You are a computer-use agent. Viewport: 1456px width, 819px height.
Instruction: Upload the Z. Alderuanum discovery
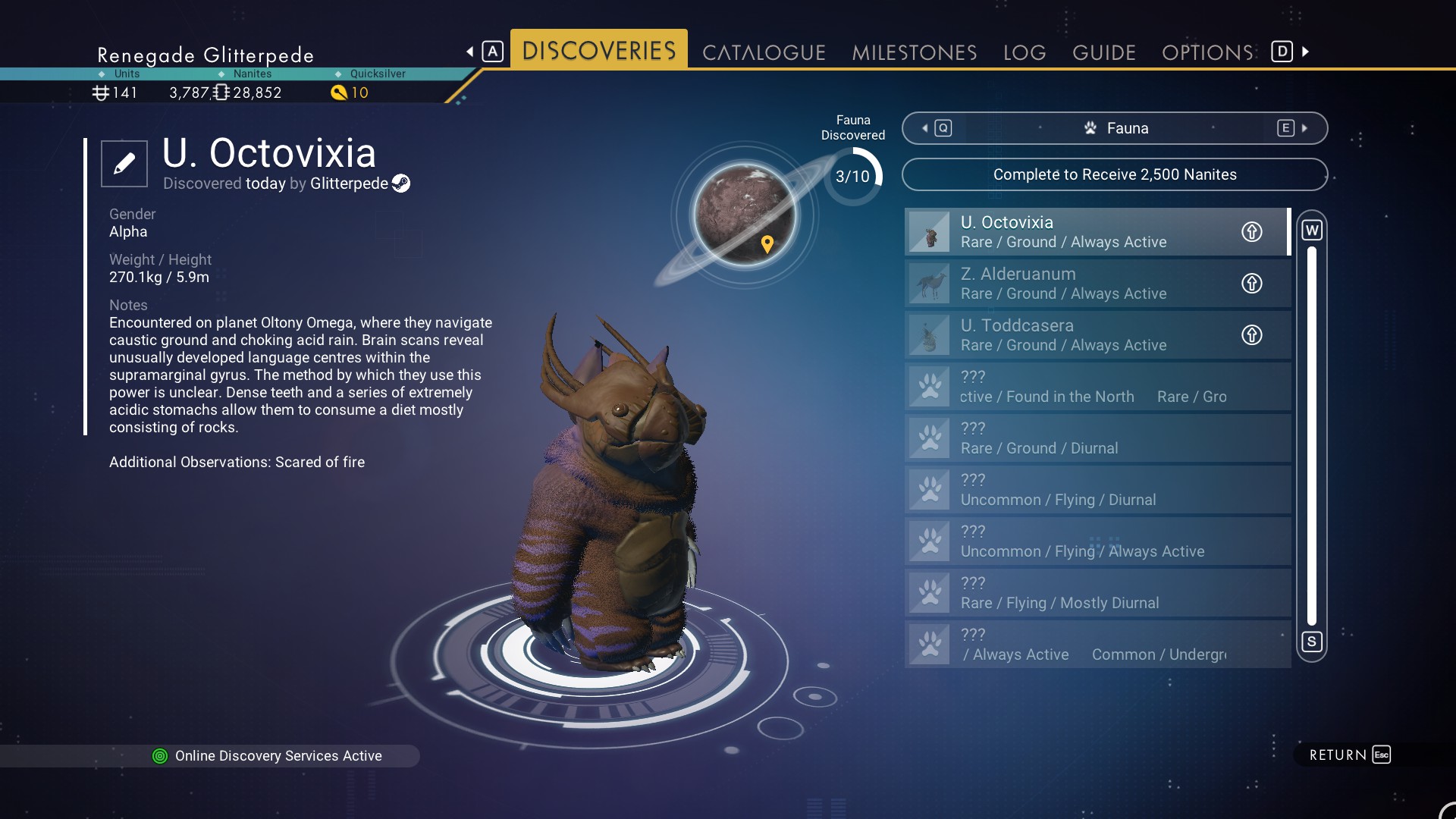(x=1251, y=284)
